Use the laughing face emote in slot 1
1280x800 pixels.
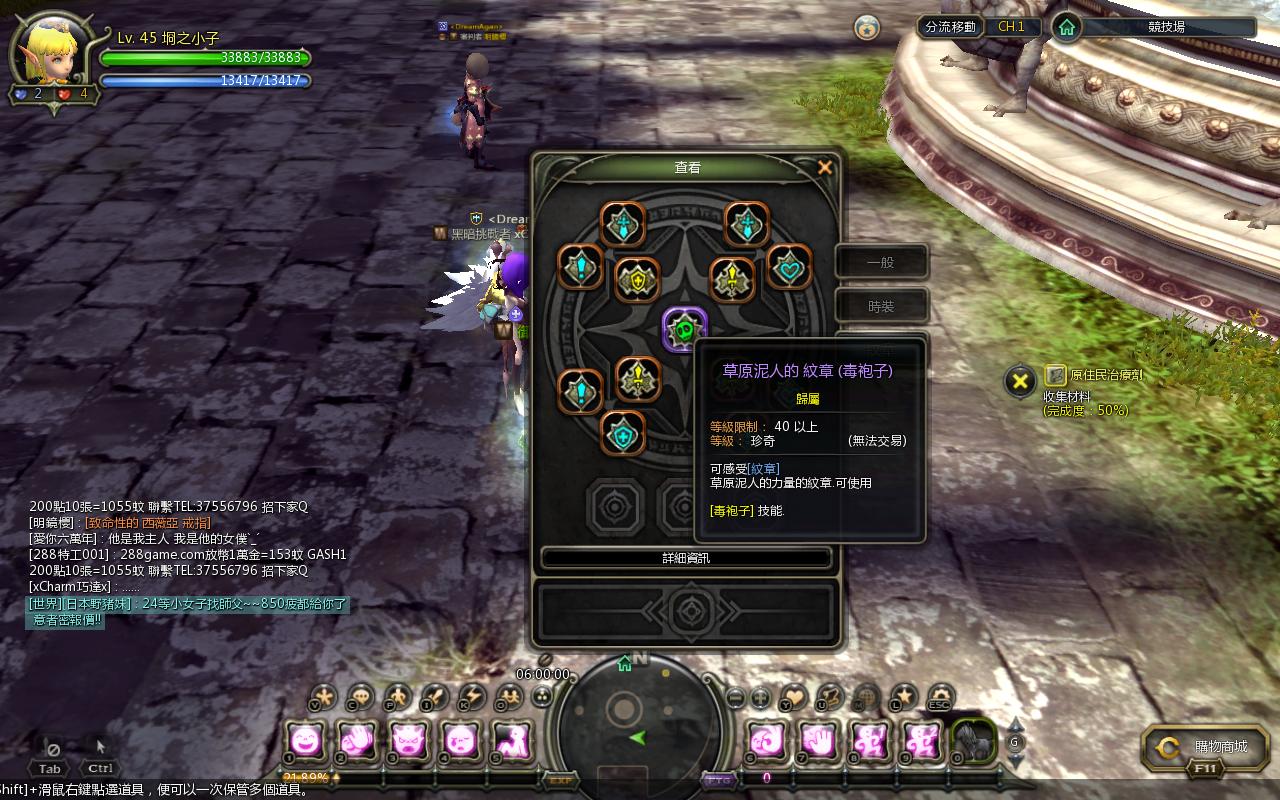point(306,741)
